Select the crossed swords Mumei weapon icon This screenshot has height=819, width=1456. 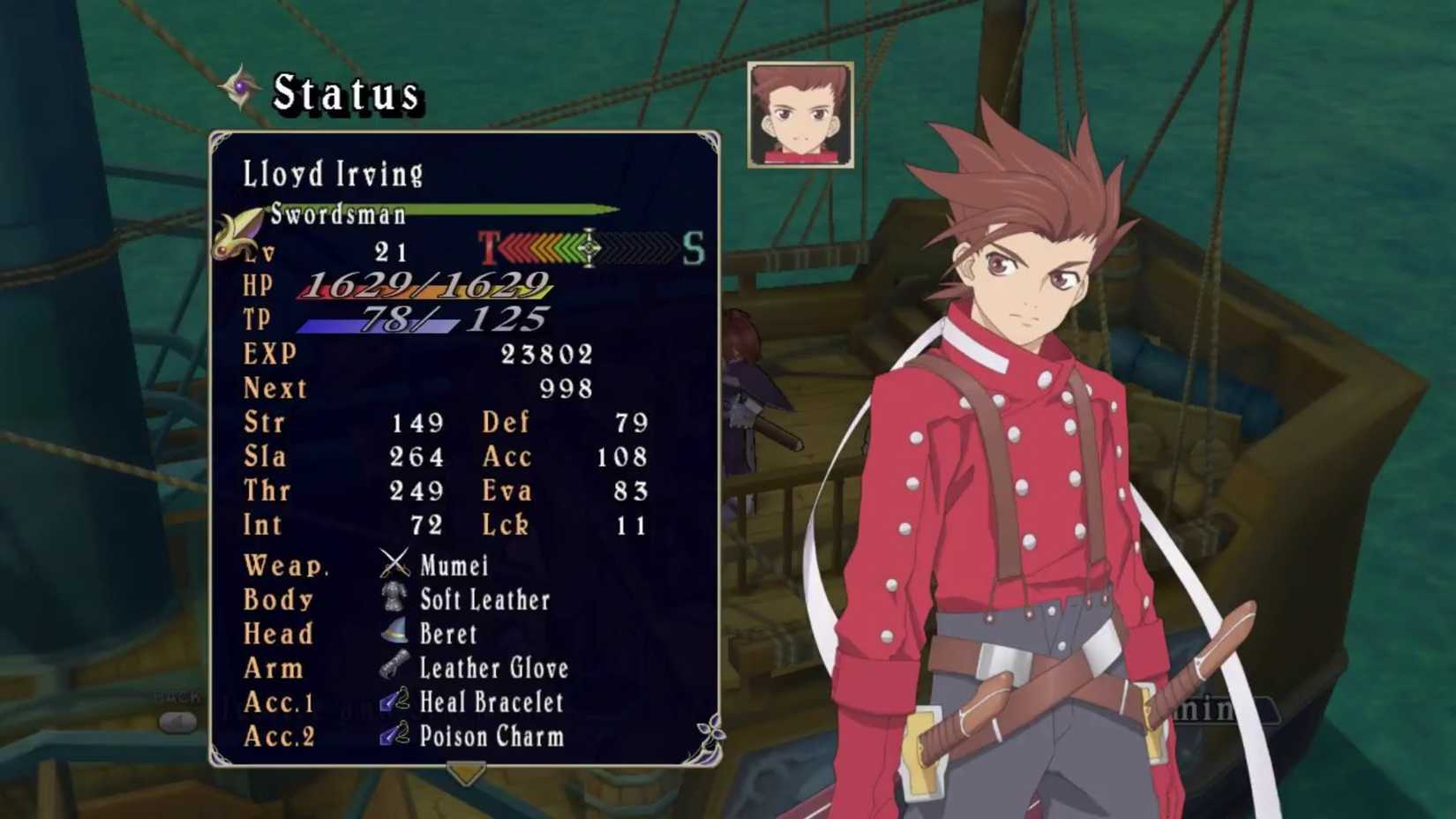point(394,566)
